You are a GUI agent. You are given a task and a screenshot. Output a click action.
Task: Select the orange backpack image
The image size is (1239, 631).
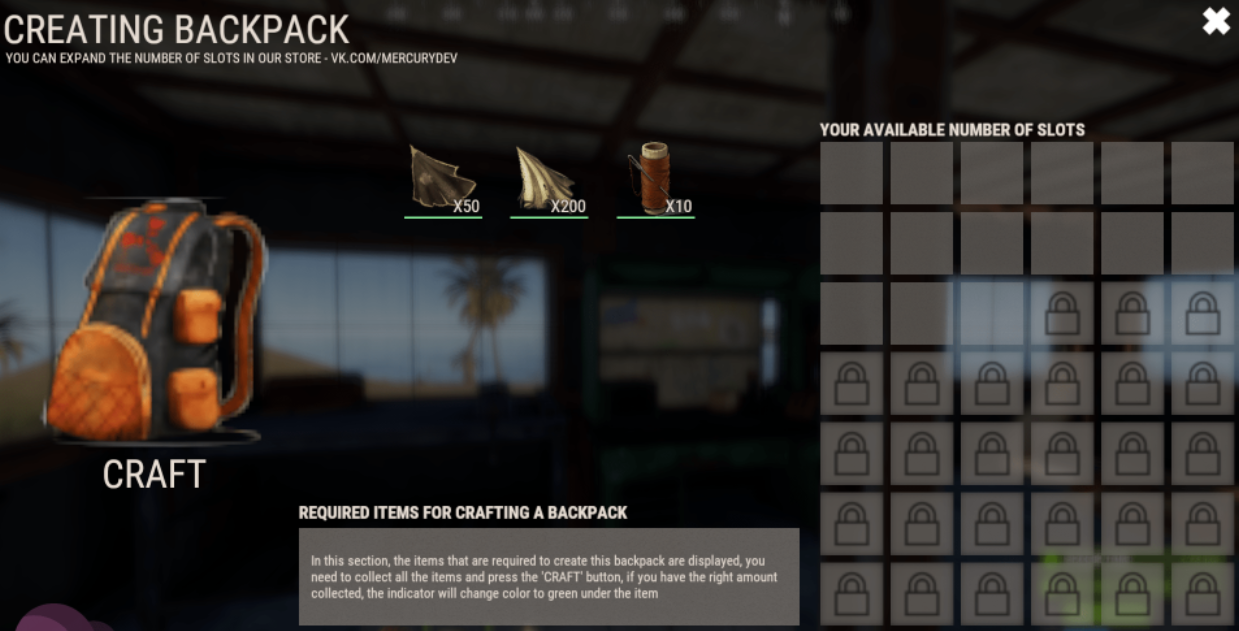[155, 320]
